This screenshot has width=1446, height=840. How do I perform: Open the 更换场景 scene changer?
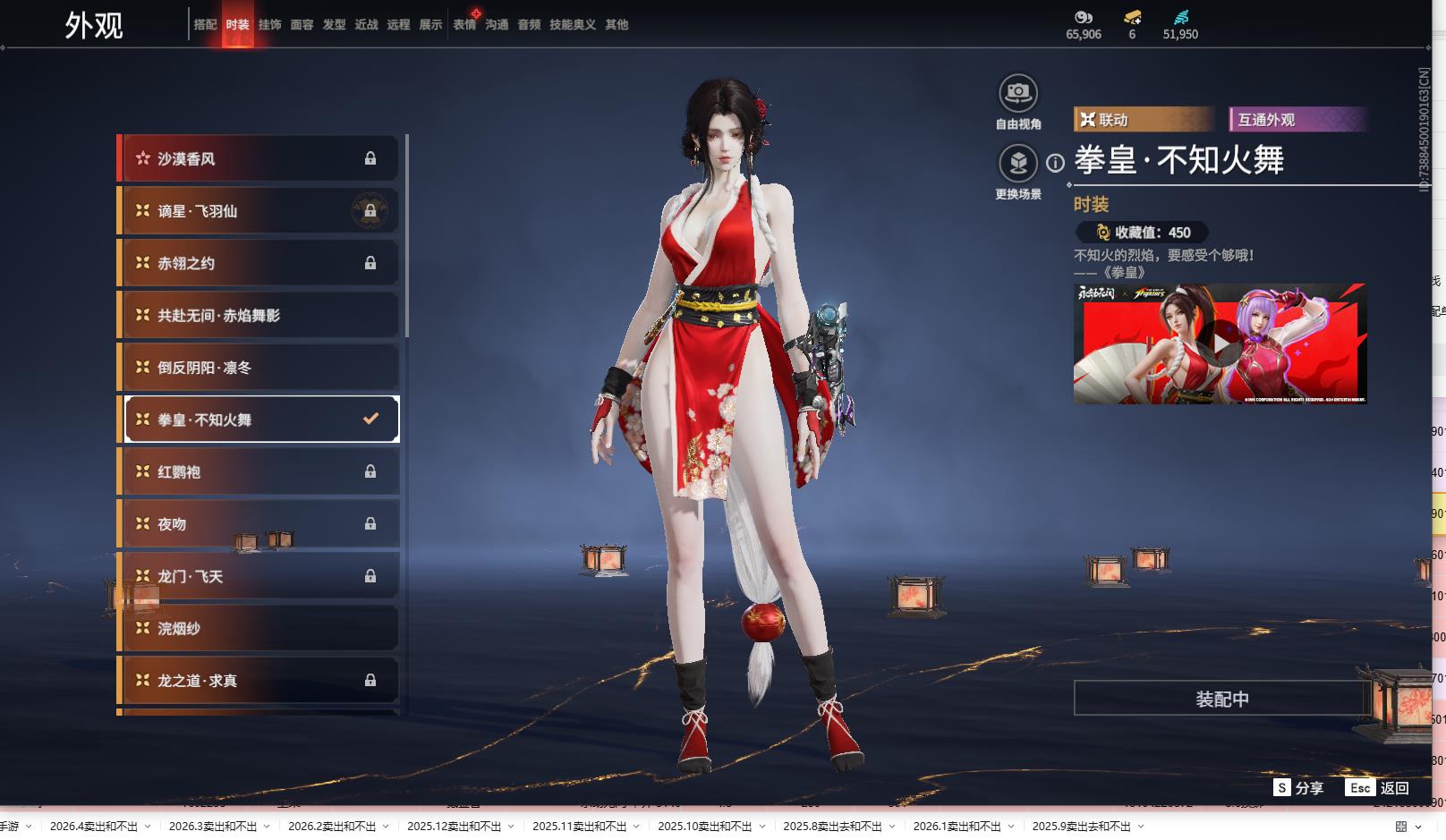(x=1017, y=164)
